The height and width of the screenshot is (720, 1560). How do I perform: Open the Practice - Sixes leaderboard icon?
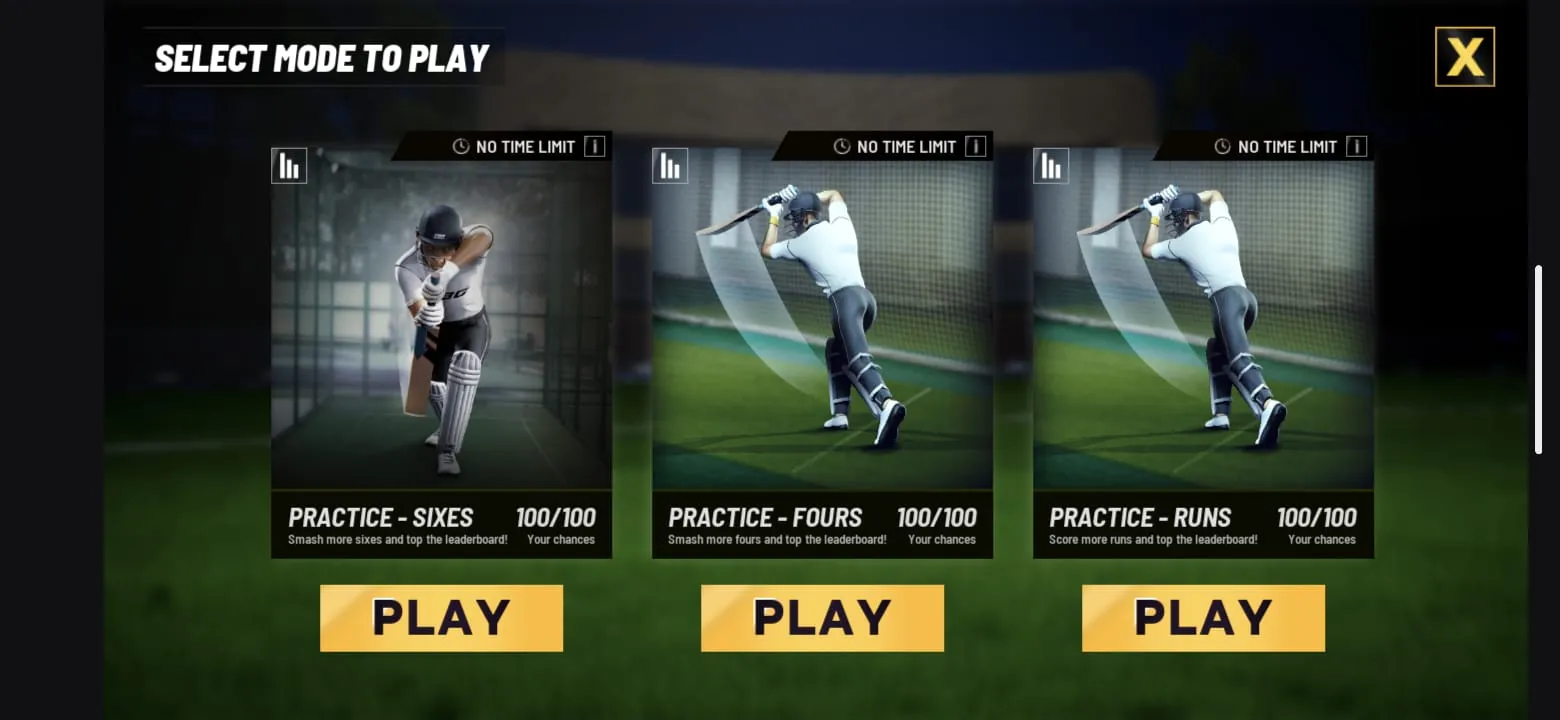coord(289,166)
